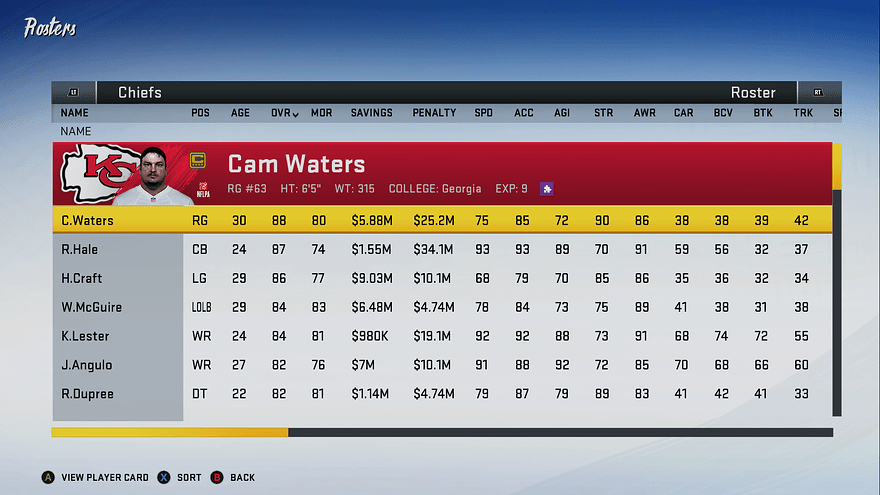Sort roster by STR column header
Screen dimensions: 880x495
(603, 113)
